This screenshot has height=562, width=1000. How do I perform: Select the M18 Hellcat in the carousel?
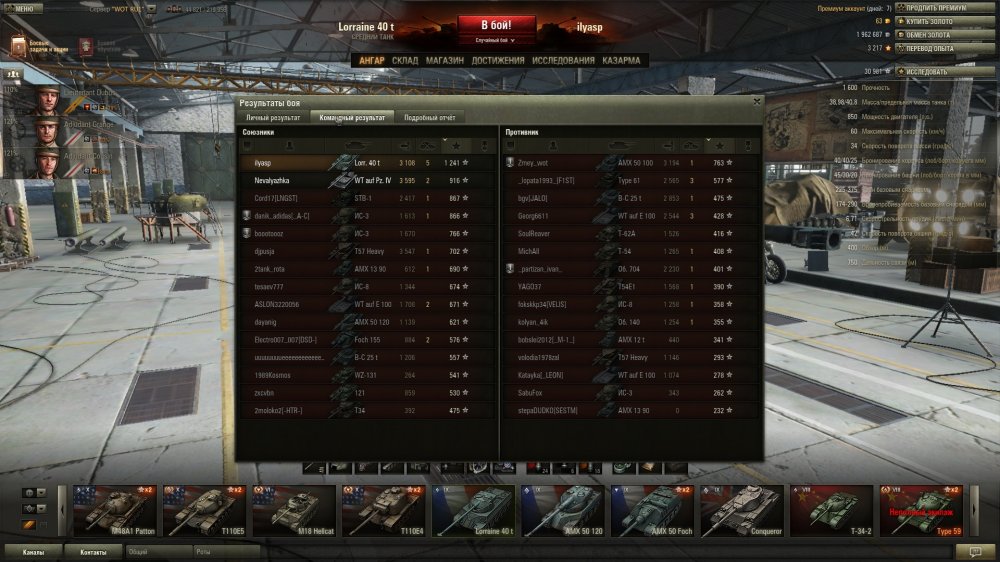(x=294, y=510)
